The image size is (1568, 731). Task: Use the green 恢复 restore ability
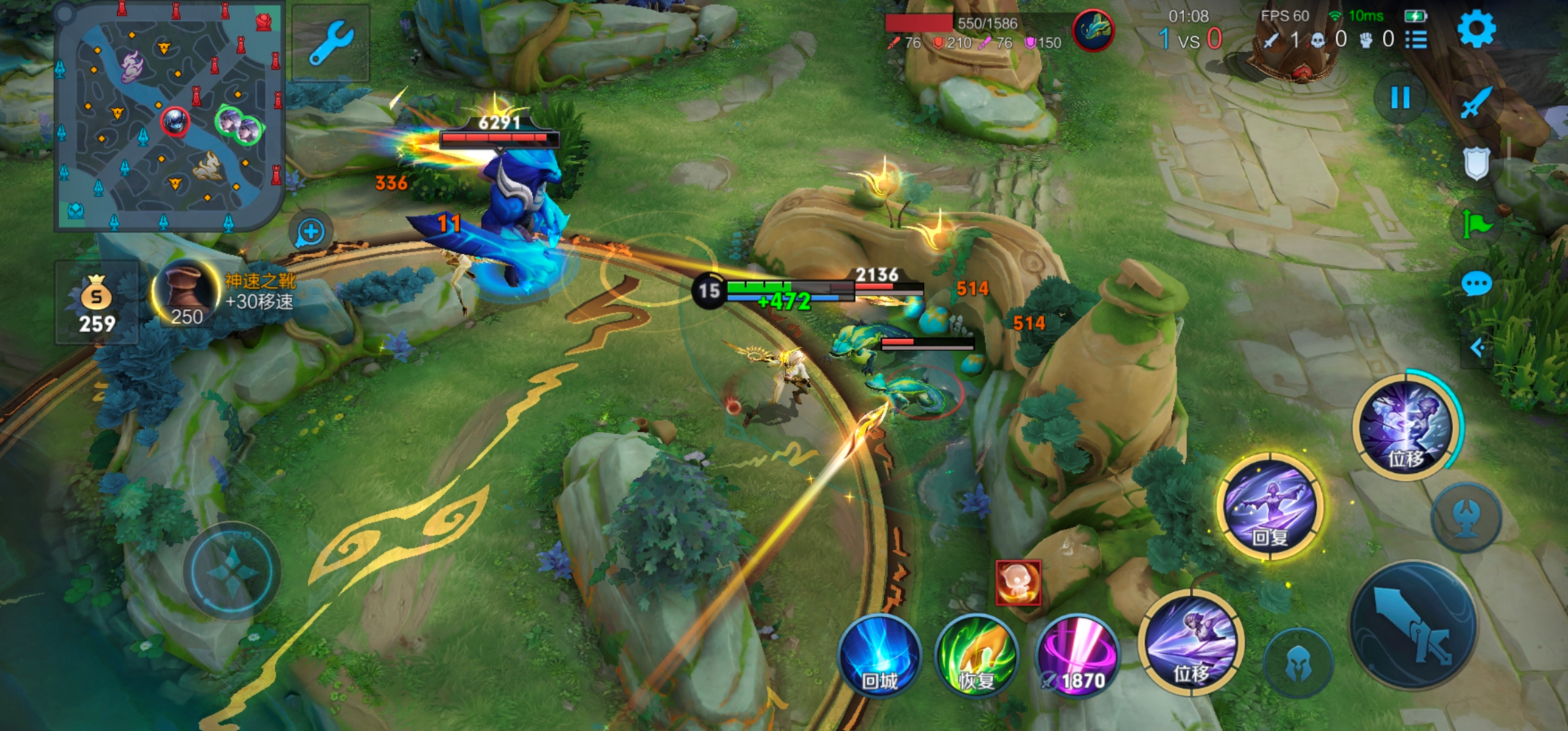976,657
